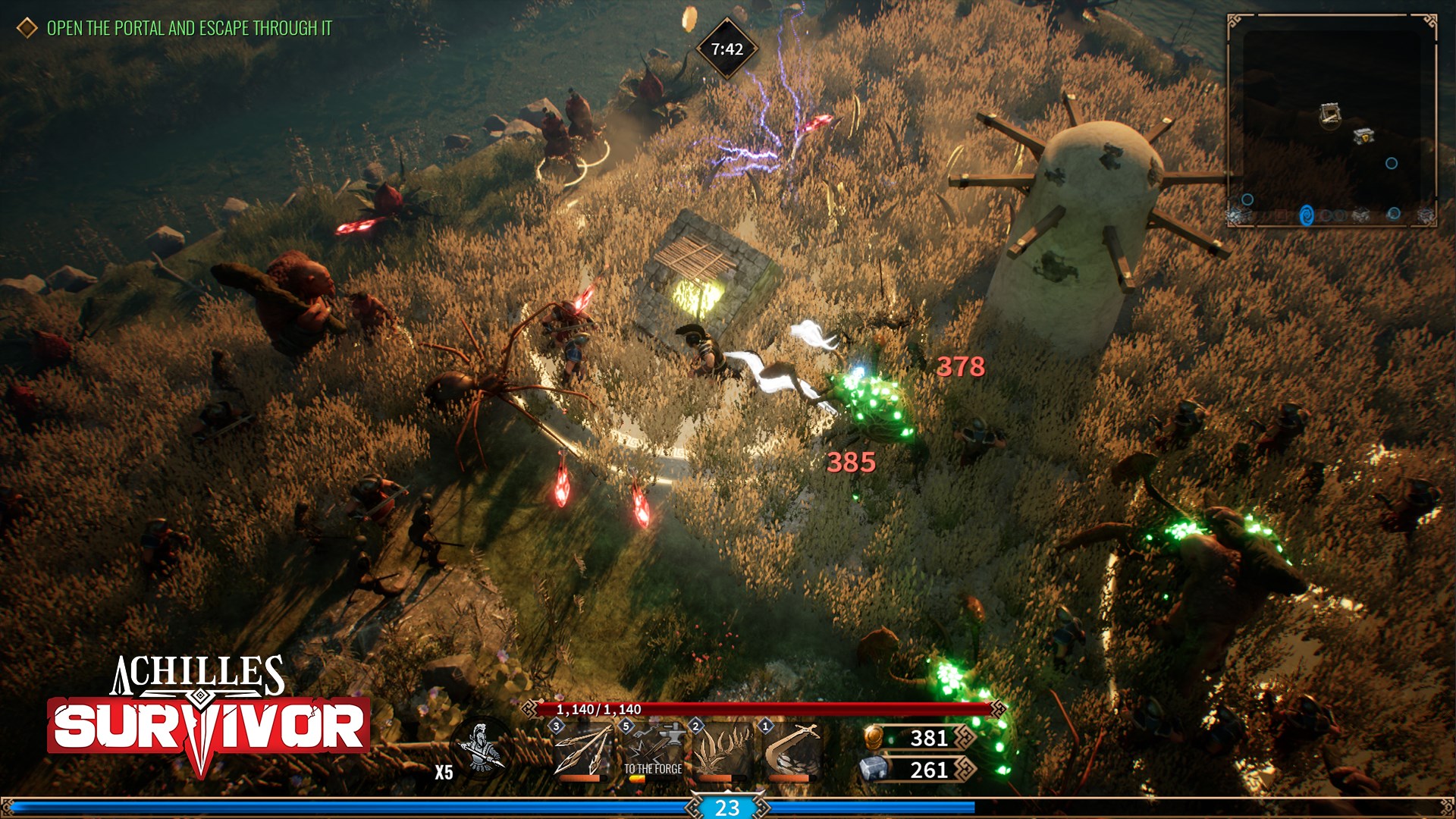The width and height of the screenshot is (1456, 819).
Task: Click the silver ore resource icon
Action: pyautogui.click(x=873, y=769)
